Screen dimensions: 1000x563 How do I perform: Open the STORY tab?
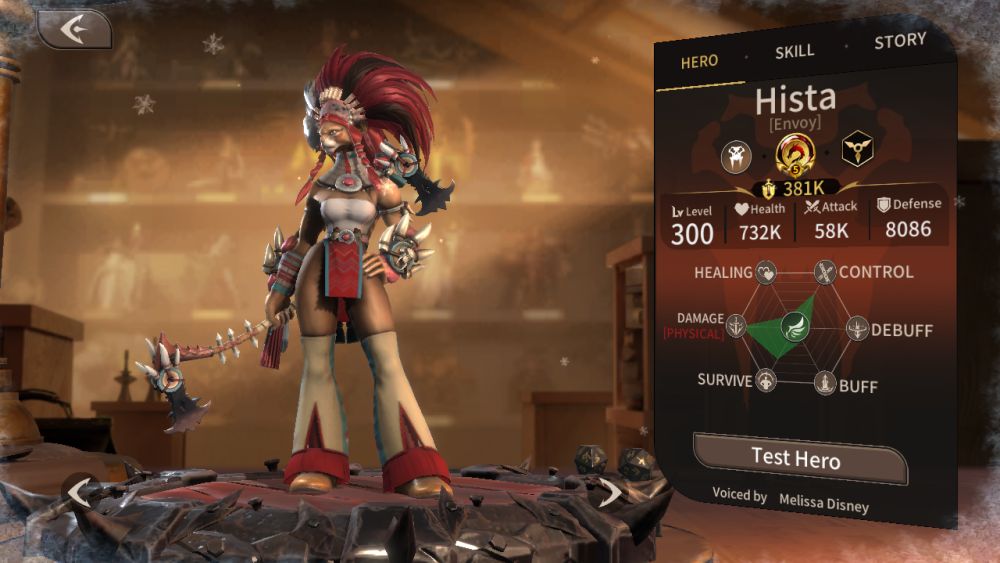coord(899,42)
